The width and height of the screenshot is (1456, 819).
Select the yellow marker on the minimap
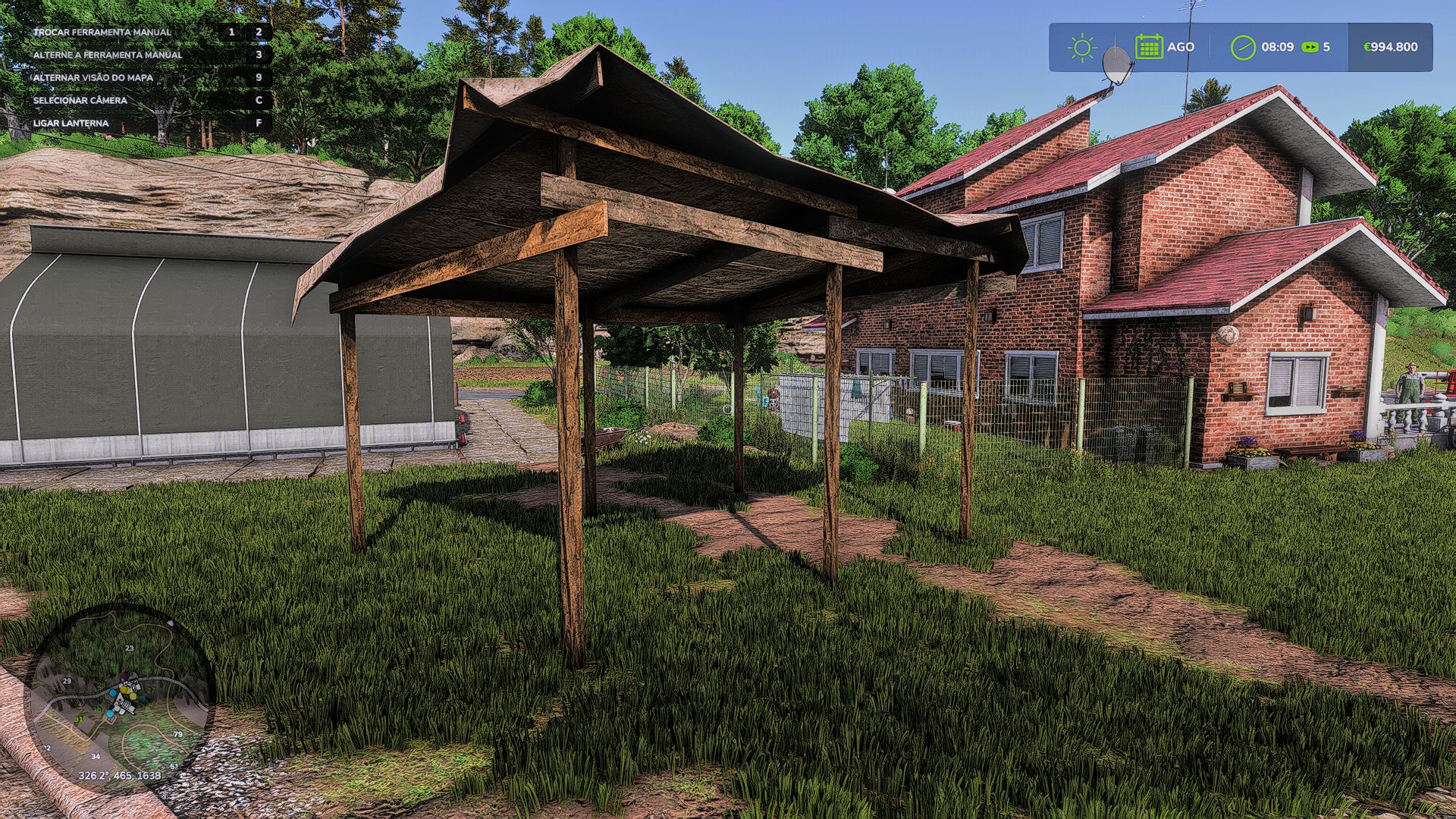(x=124, y=690)
